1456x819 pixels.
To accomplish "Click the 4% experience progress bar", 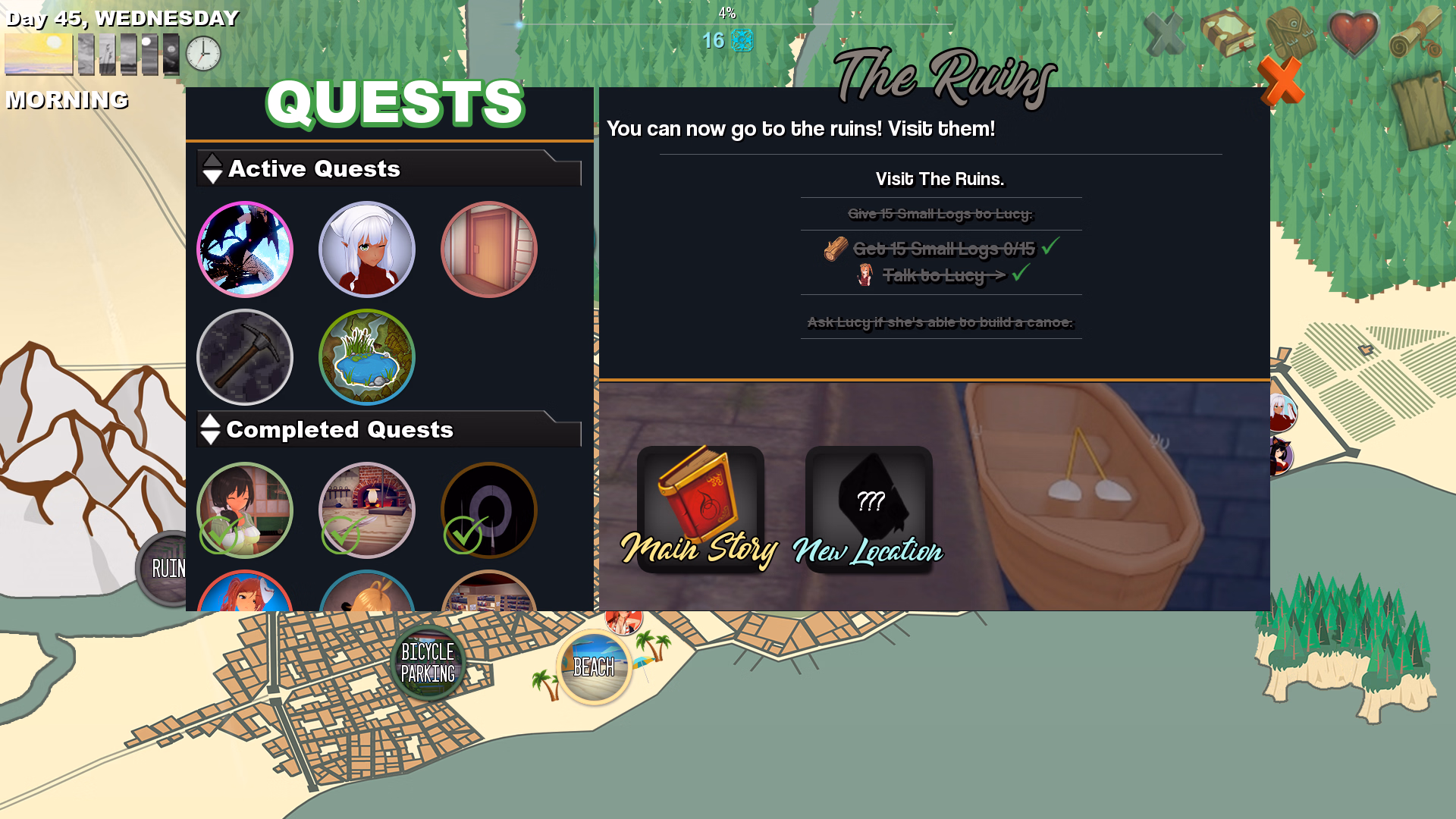I will coord(727,23).
